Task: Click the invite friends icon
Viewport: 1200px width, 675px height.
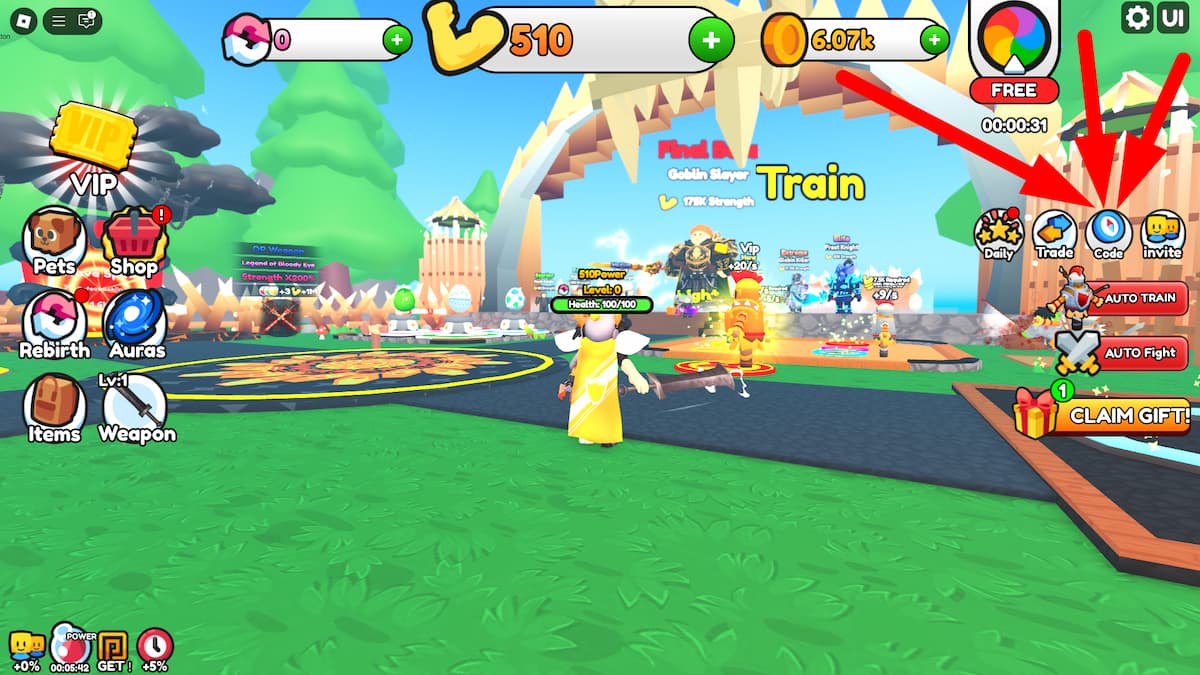Action: (1162, 234)
